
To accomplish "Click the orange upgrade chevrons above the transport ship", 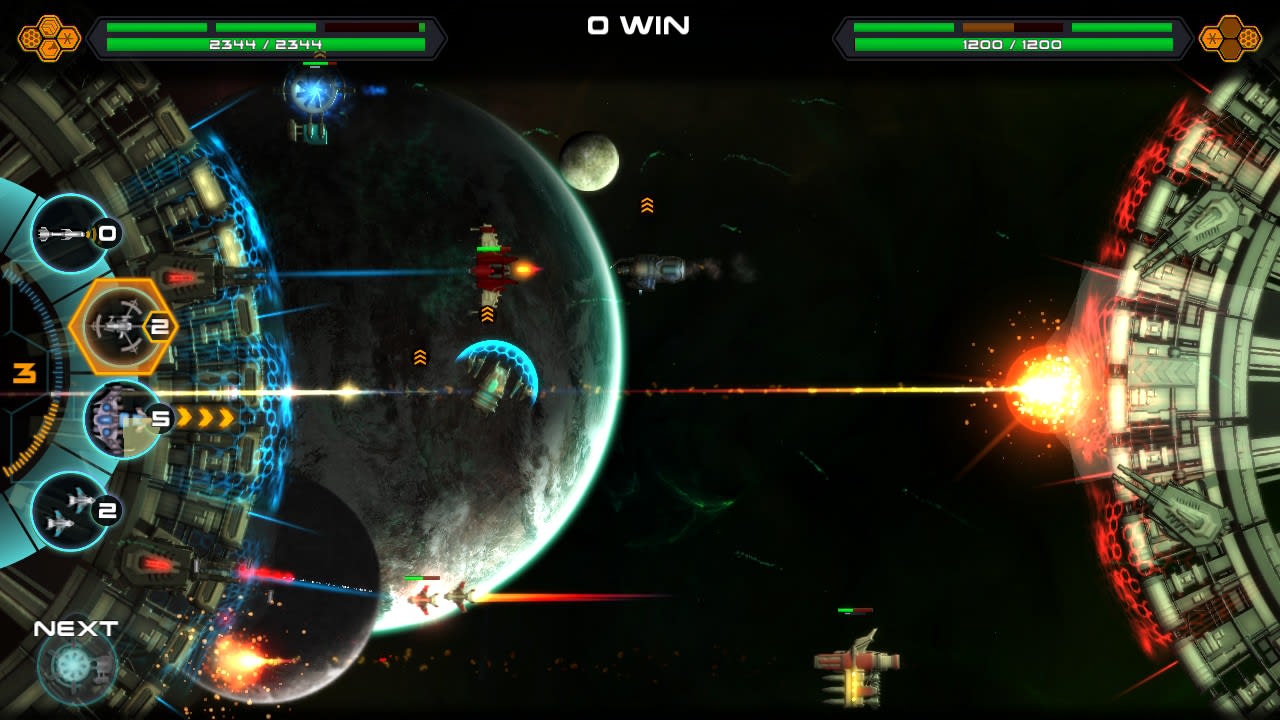I will [x=649, y=203].
